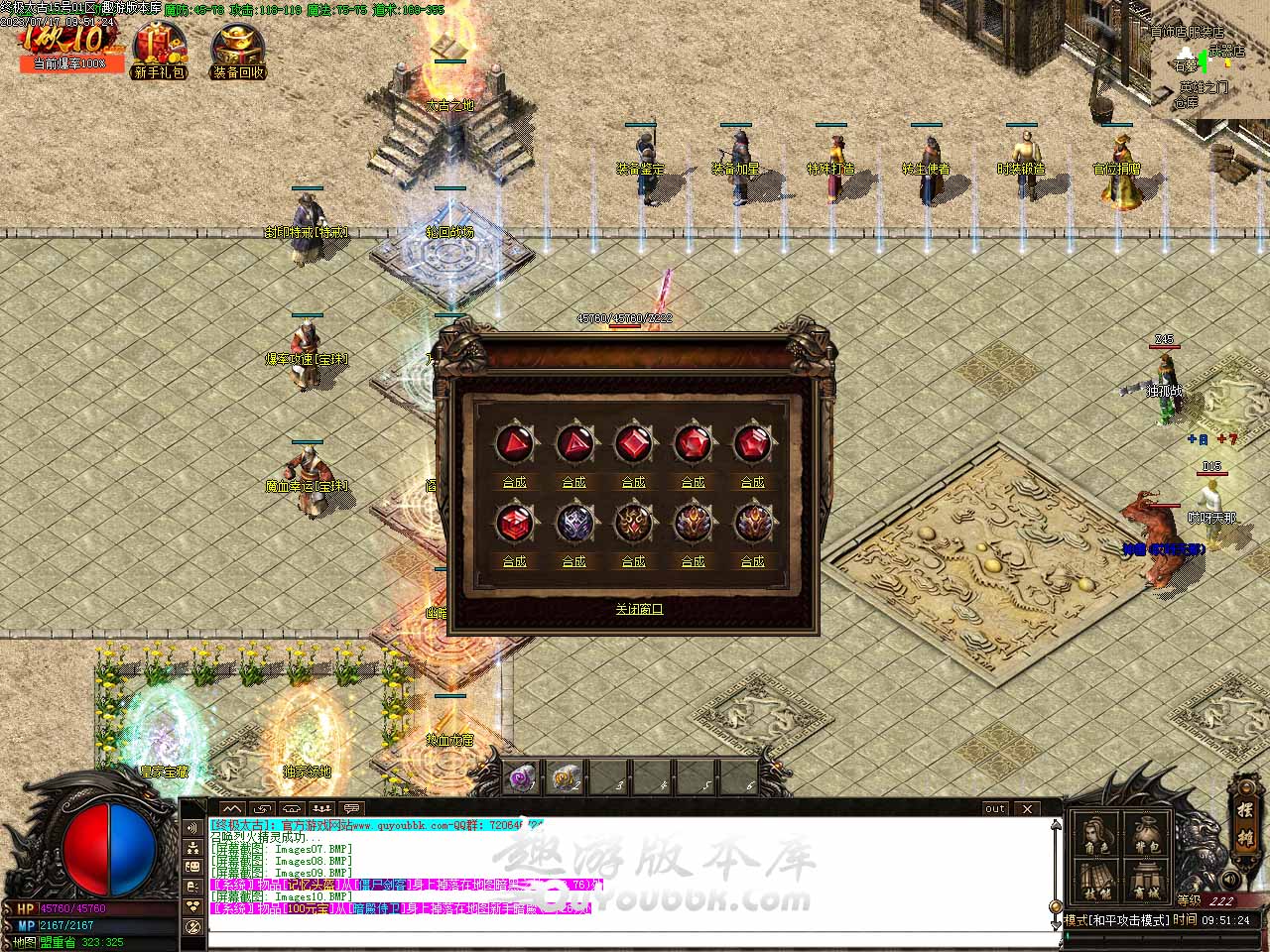Click the chat window's out button
Viewport: 1270px width, 952px height.
point(994,808)
